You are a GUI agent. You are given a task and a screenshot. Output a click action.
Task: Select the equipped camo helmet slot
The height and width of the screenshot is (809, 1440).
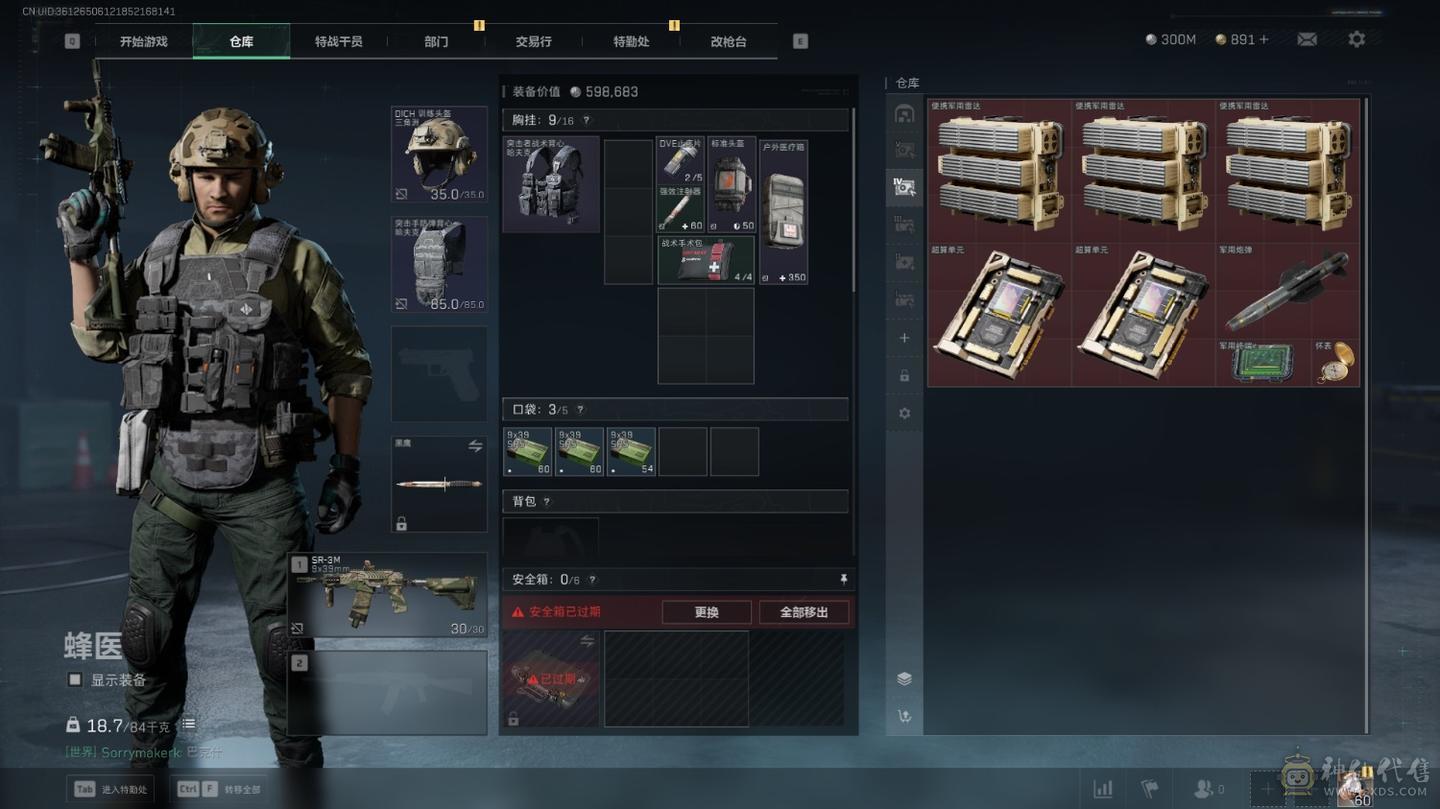coord(439,154)
